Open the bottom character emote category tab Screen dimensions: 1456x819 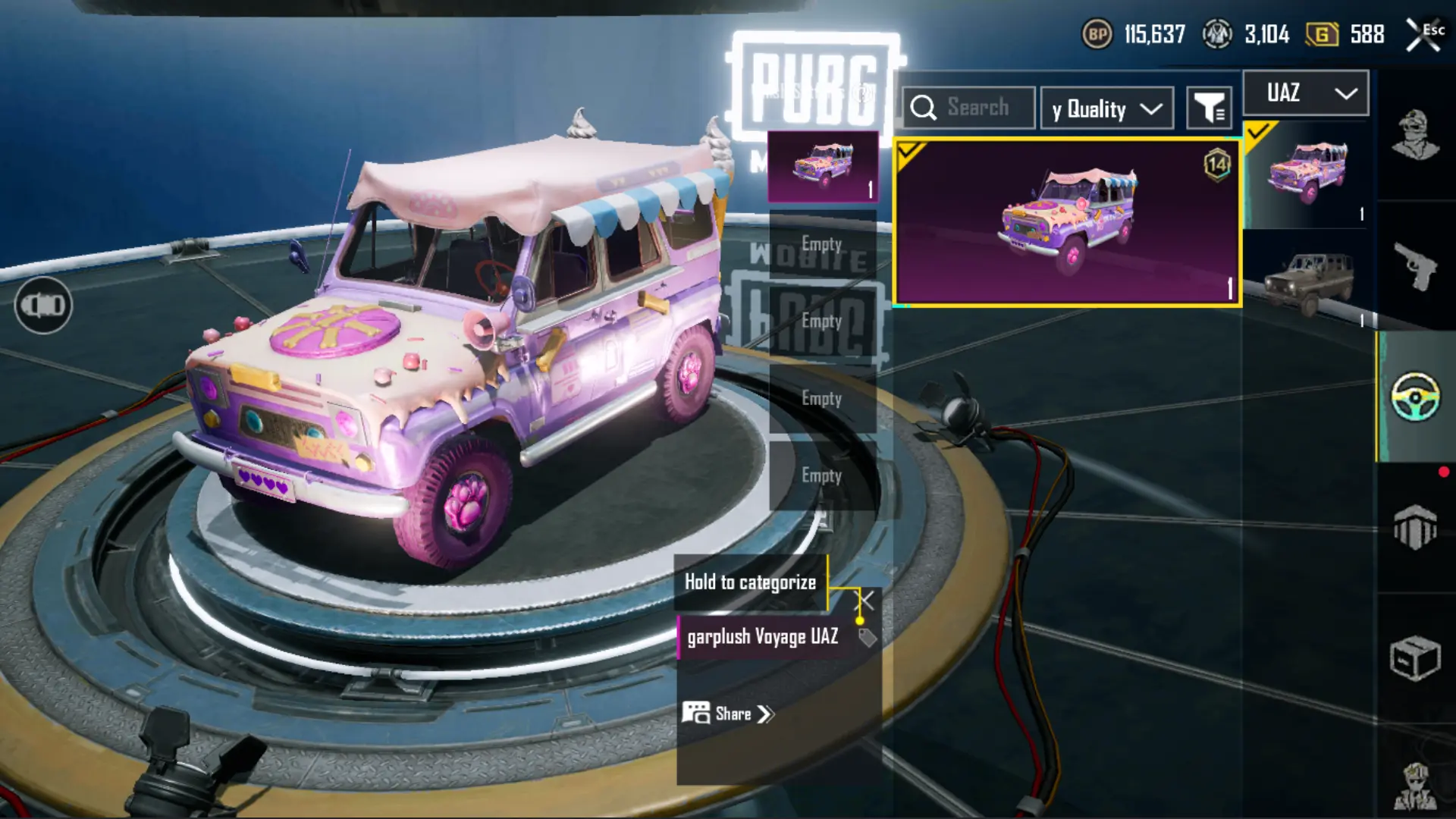pos(1415,785)
